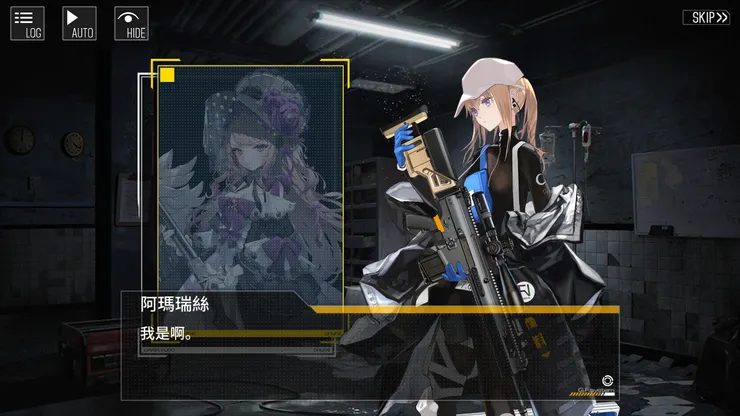Viewport: 740px width, 416px height.
Task: Skip the story scene
Action: click(706, 17)
